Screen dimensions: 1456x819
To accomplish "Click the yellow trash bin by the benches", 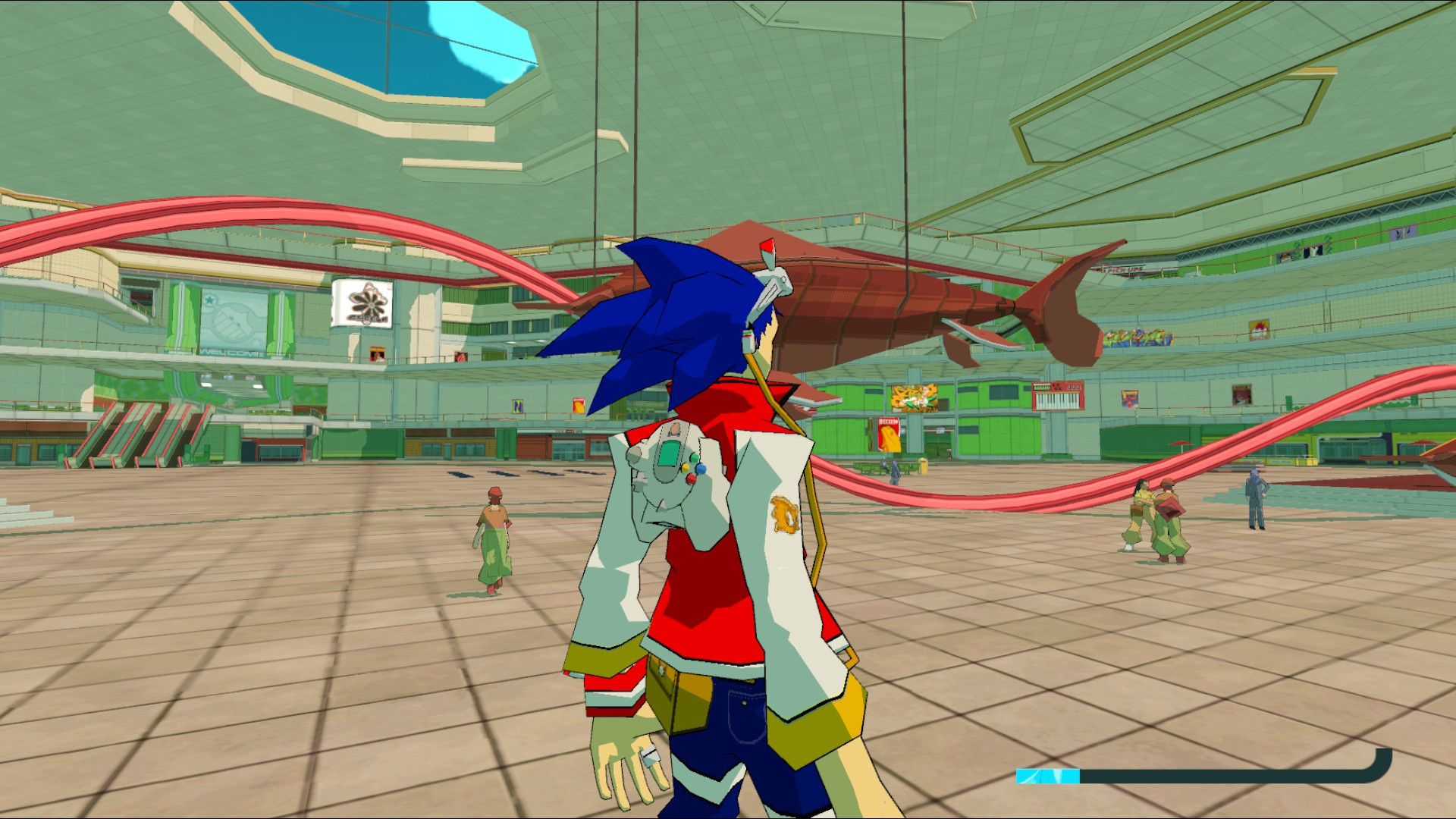I will (x=923, y=466).
